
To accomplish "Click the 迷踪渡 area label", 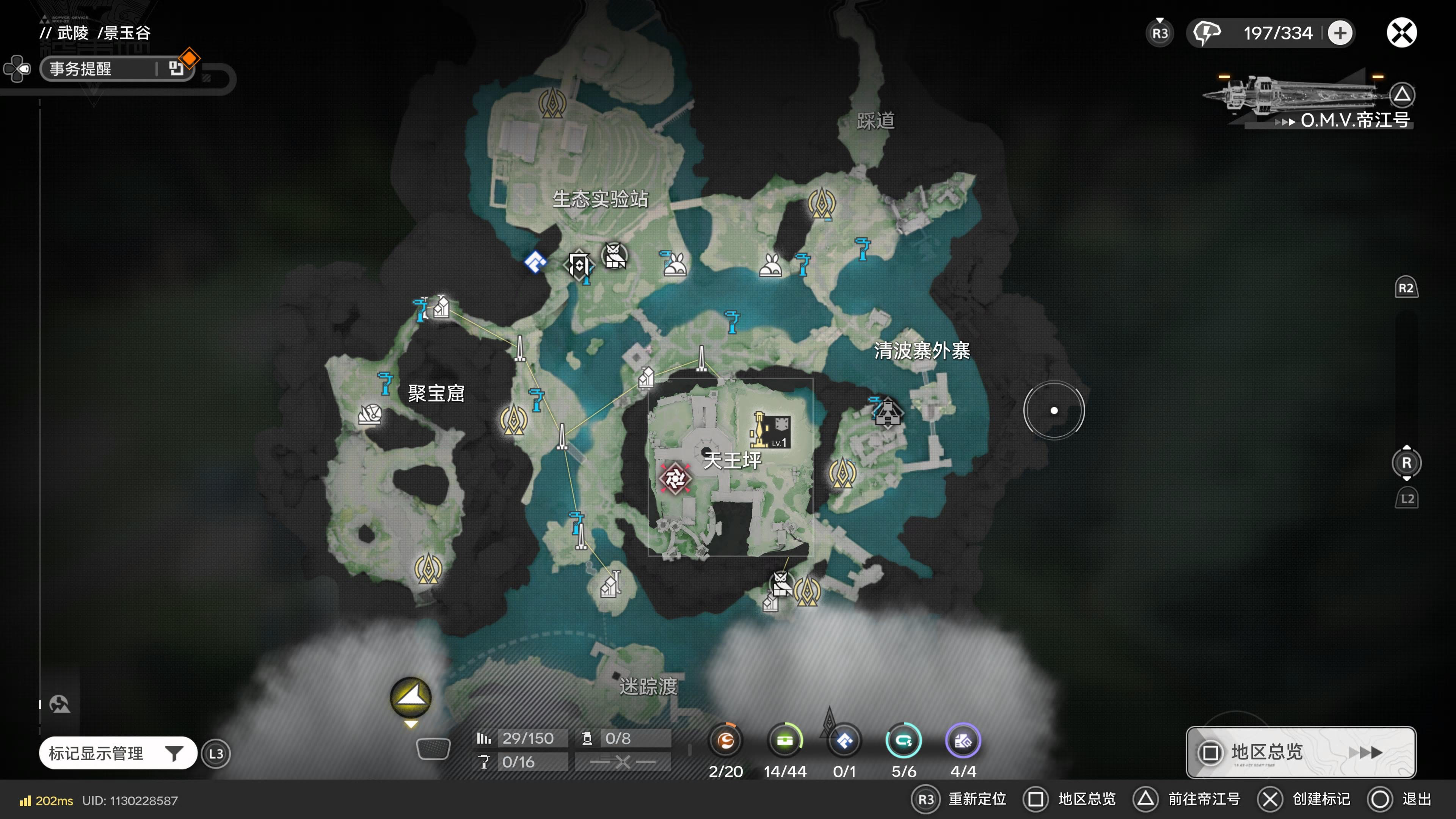I will click(x=648, y=687).
